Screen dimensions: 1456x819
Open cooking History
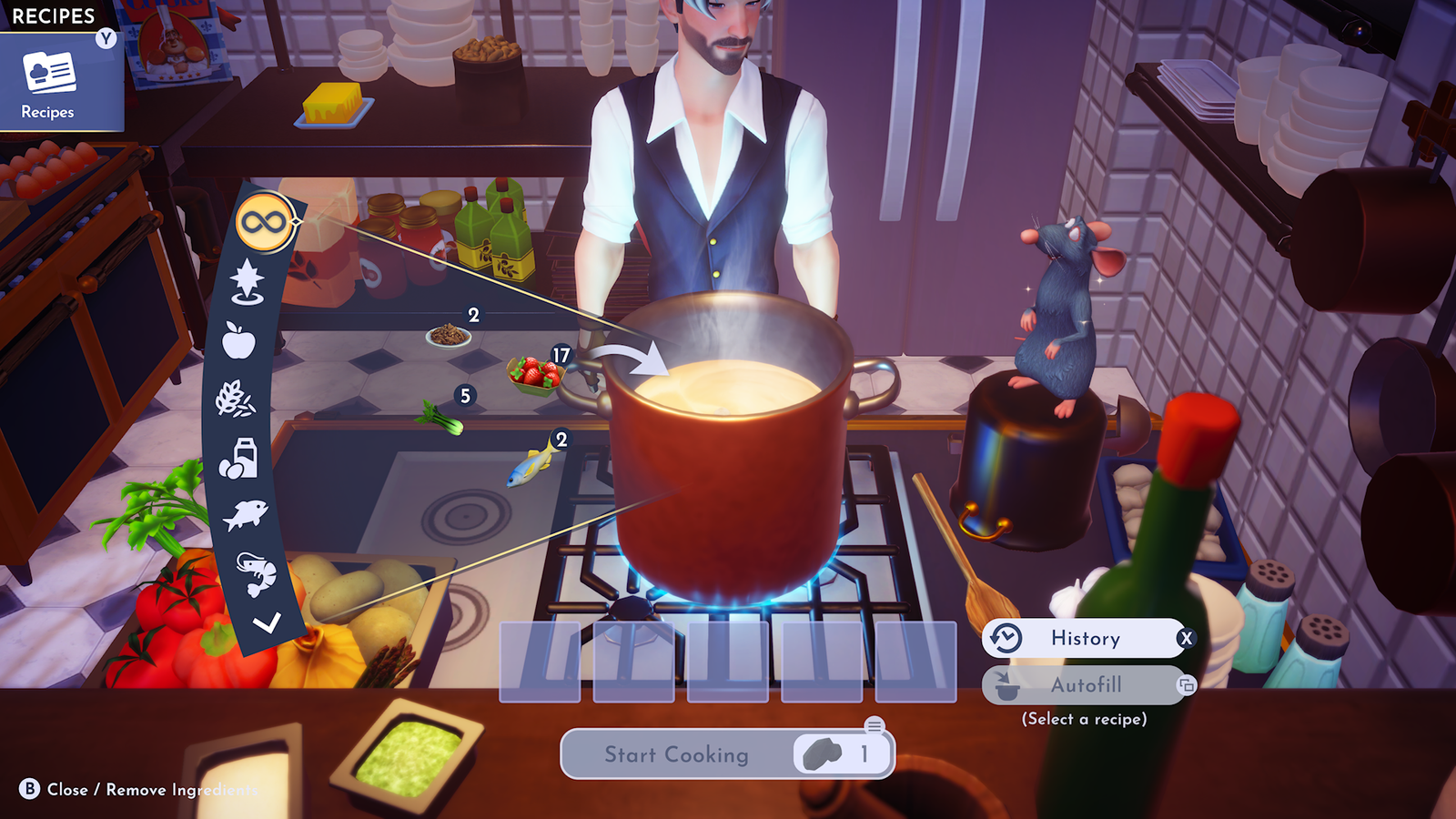(1086, 638)
